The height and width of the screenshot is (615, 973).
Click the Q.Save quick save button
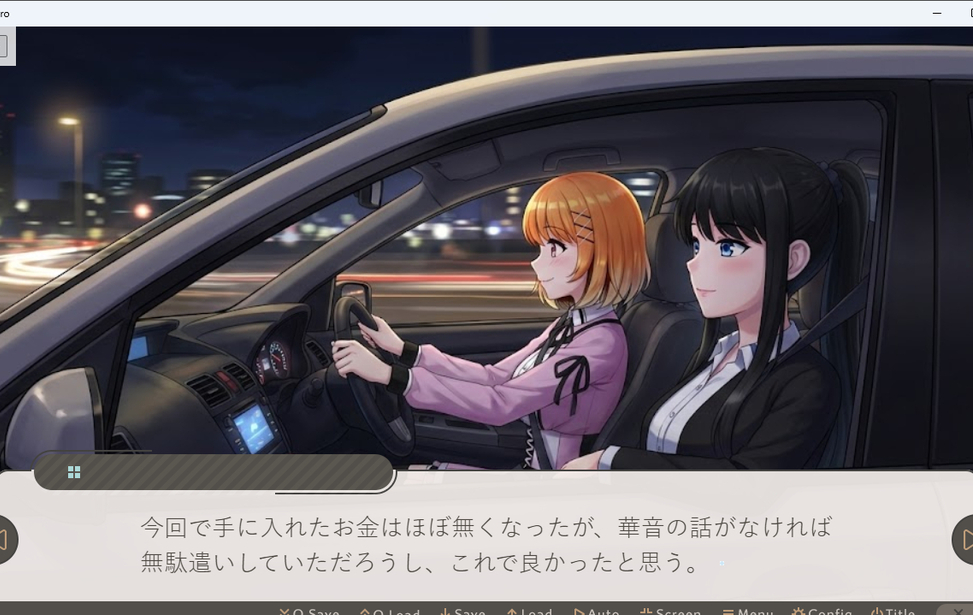(x=309, y=610)
